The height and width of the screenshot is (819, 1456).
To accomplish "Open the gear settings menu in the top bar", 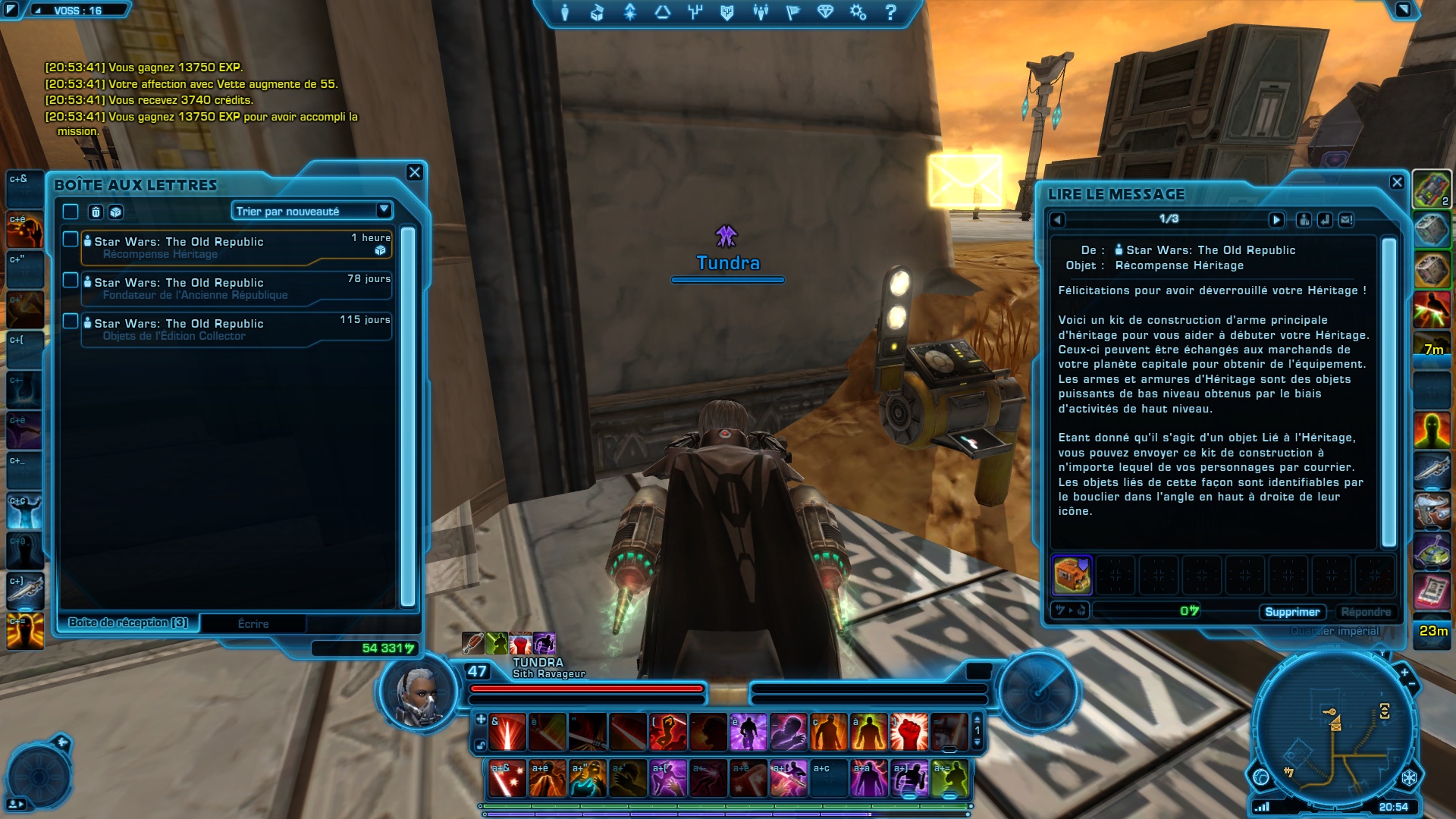I will (858, 12).
